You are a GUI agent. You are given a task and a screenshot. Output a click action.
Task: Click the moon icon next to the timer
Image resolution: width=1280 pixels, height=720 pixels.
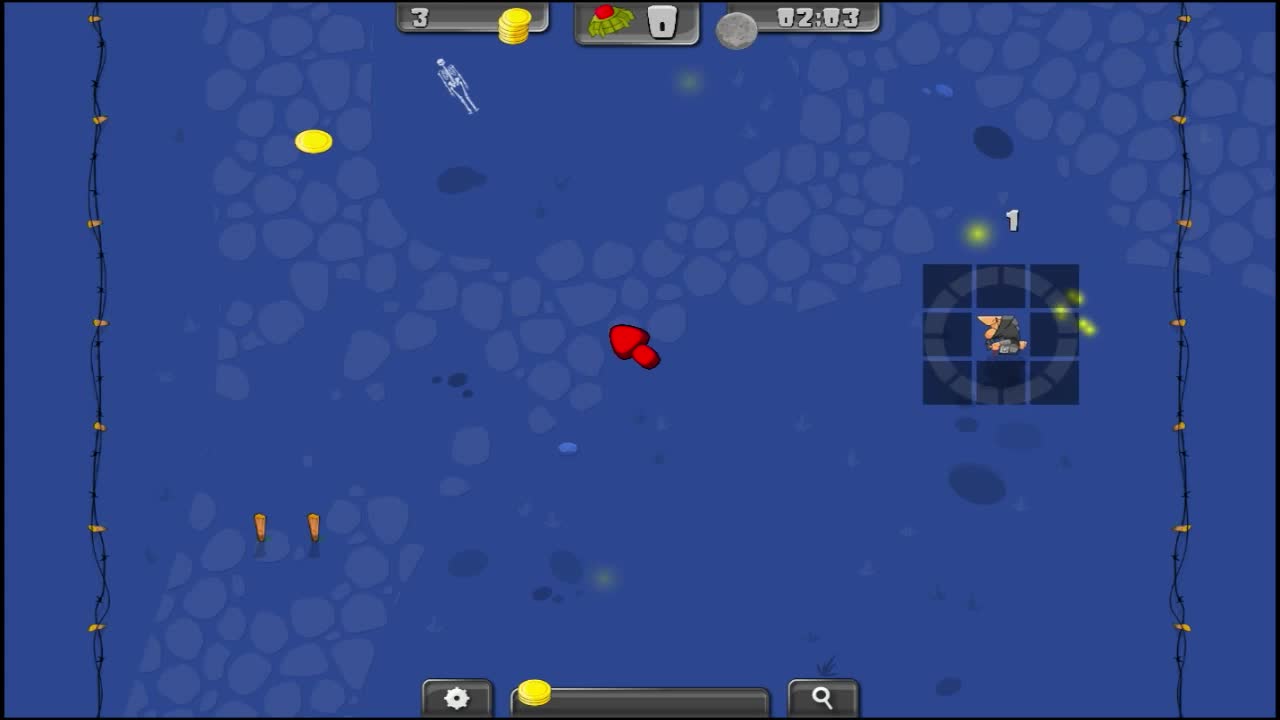tap(737, 30)
